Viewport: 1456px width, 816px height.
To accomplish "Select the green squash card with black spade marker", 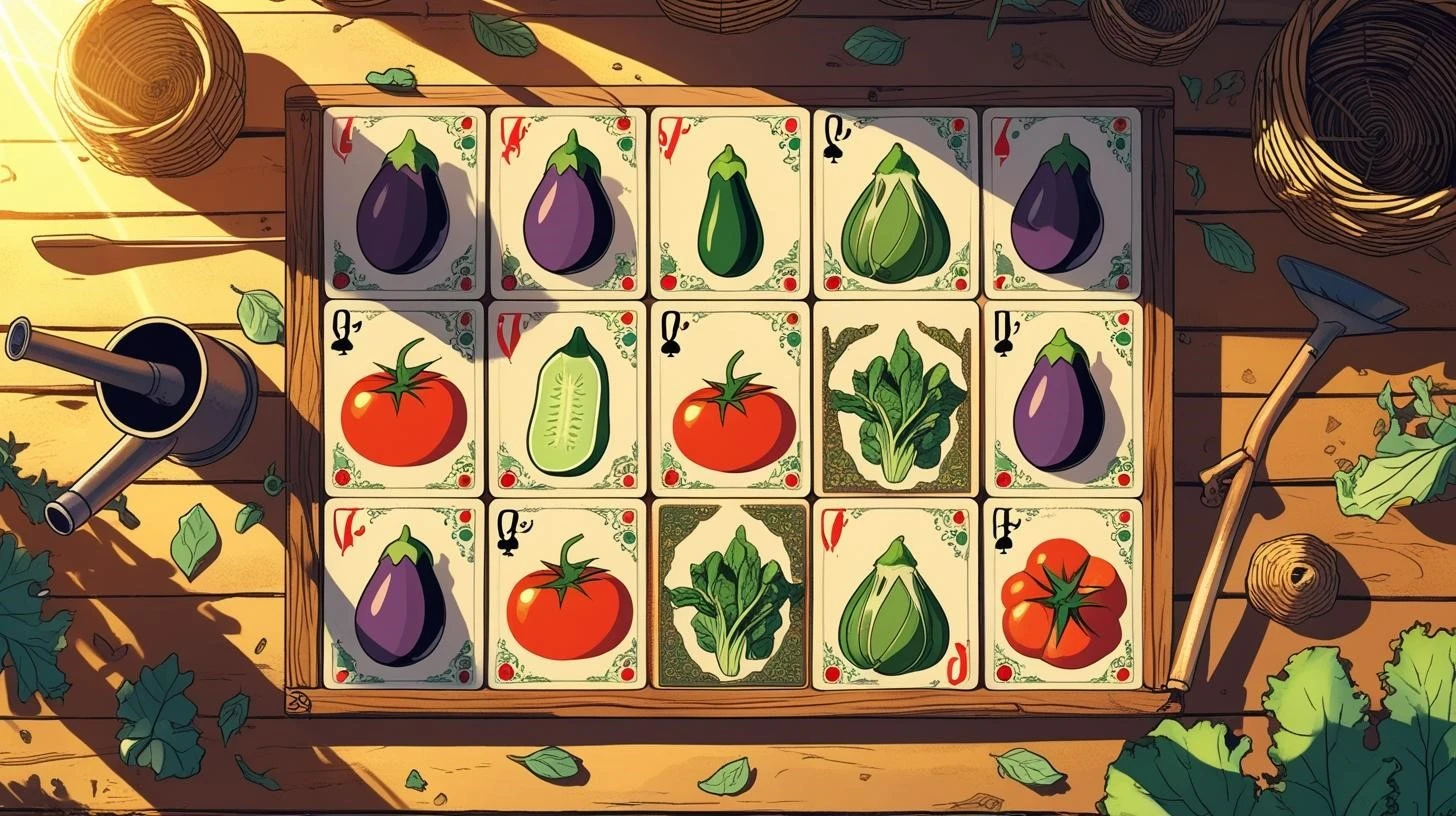I will pos(895,203).
